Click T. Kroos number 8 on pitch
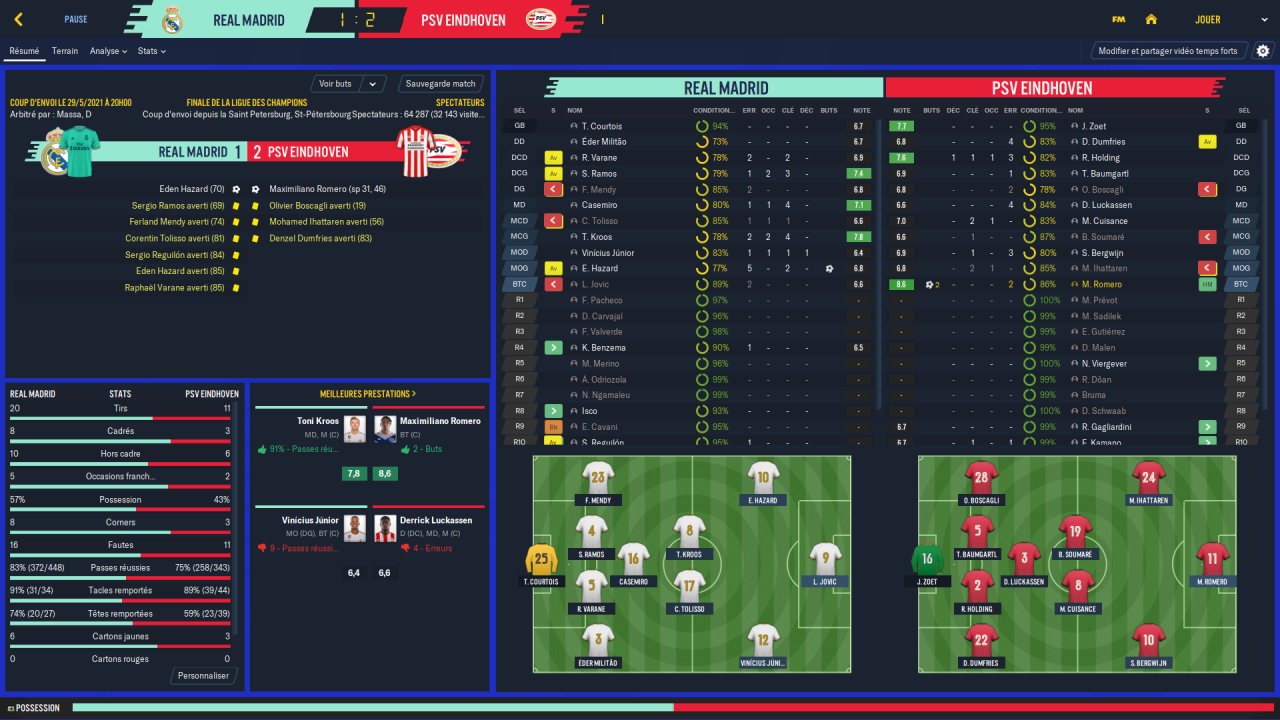Viewport: 1280px width, 720px height. pyautogui.click(x=689, y=532)
